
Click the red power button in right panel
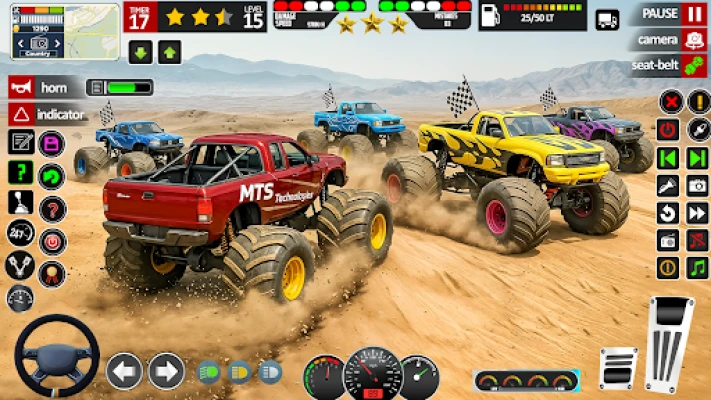click(668, 130)
